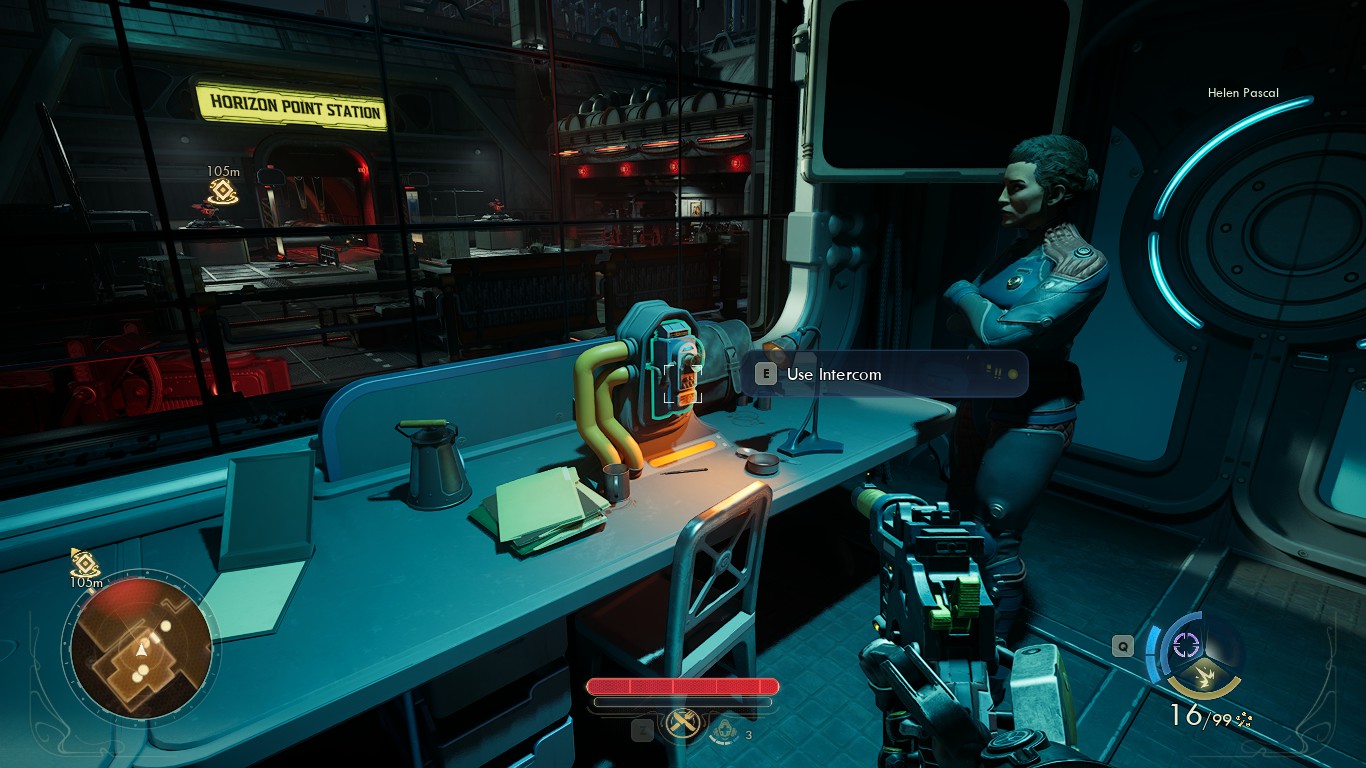
Task: Click the red health bar
Action: tap(683, 687)
